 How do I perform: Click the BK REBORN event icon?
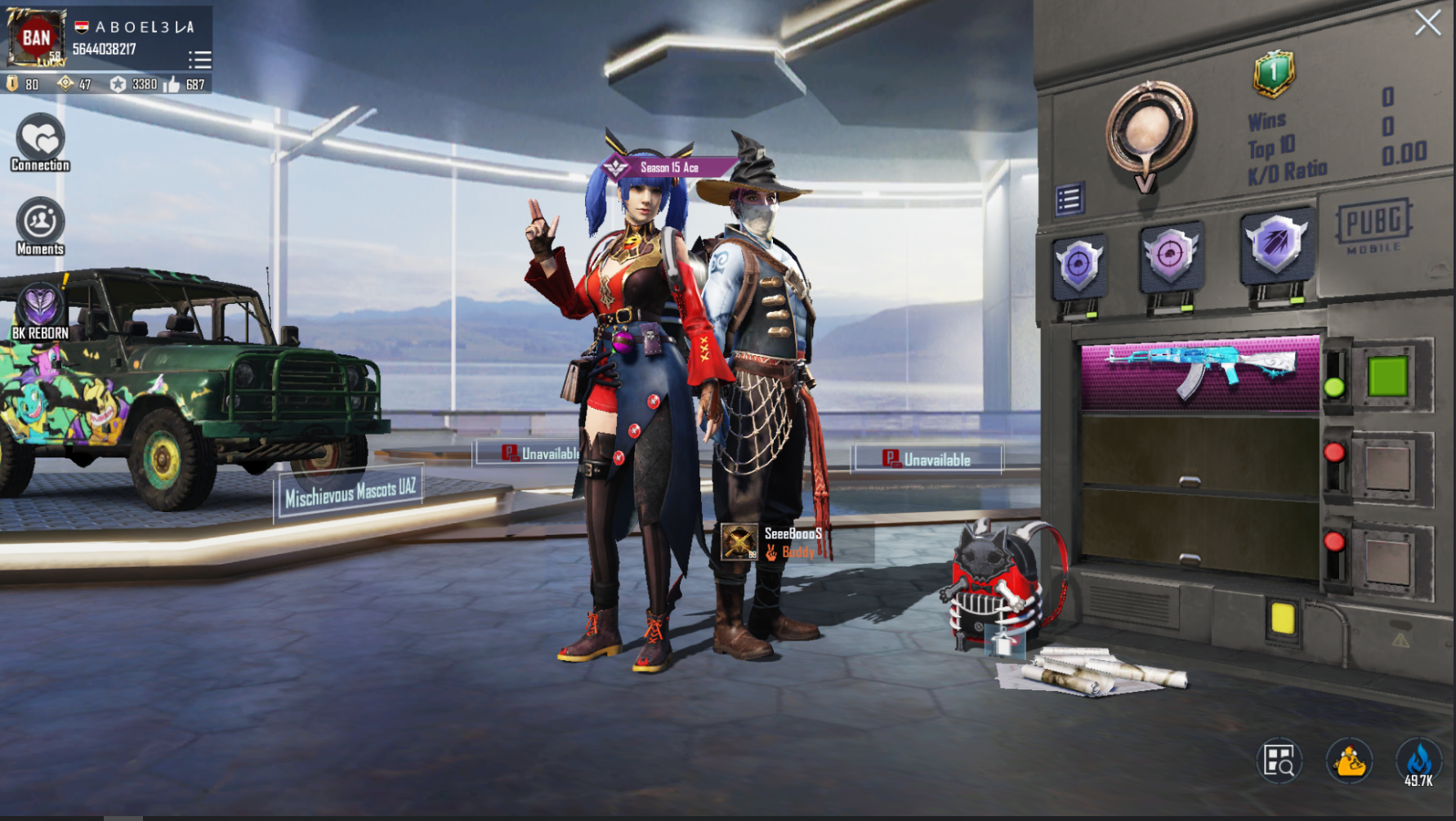click(x=38, y=306)
